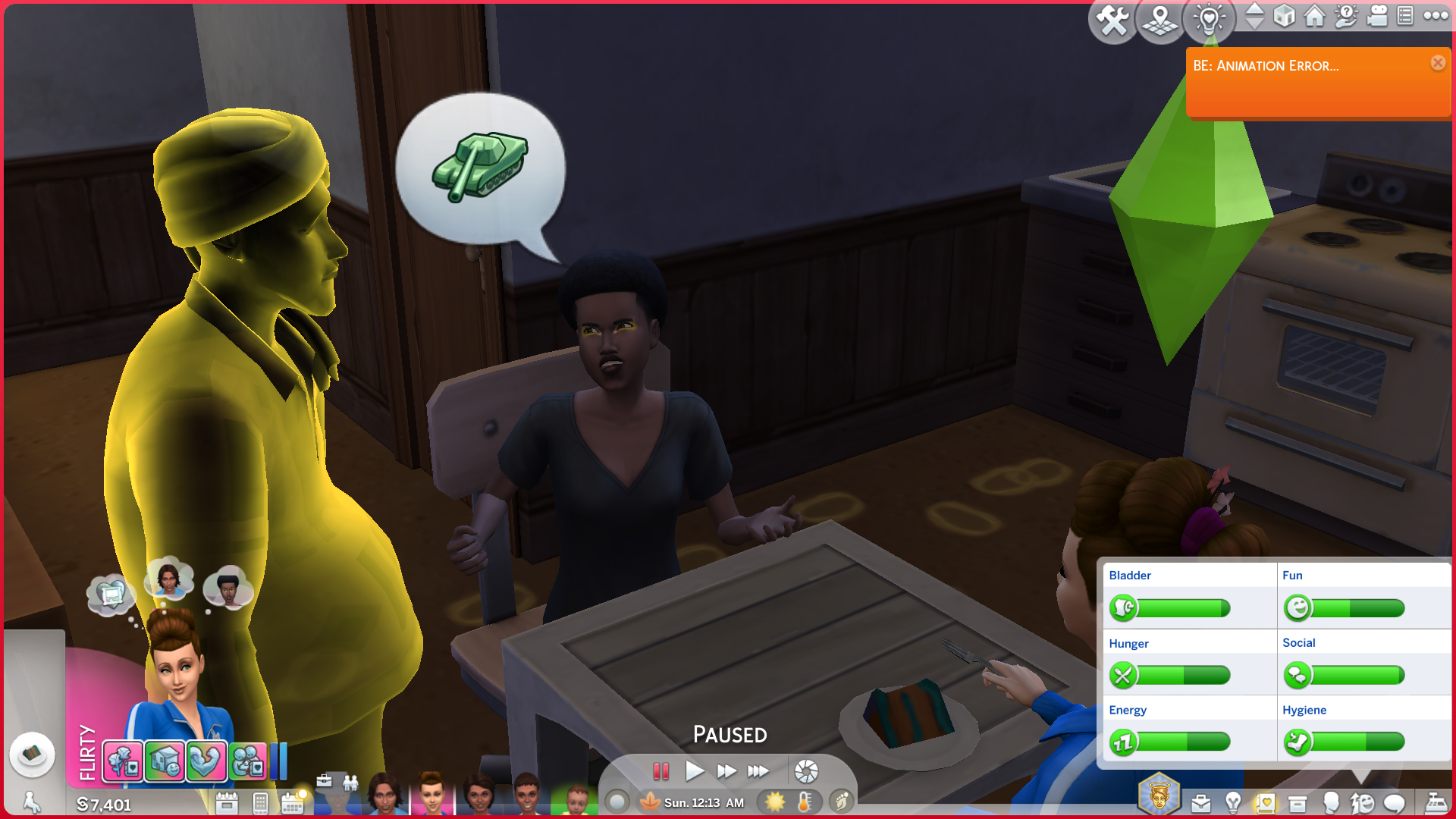Select the baby household portrait
1456x819 pixels.
click(576, 800)
